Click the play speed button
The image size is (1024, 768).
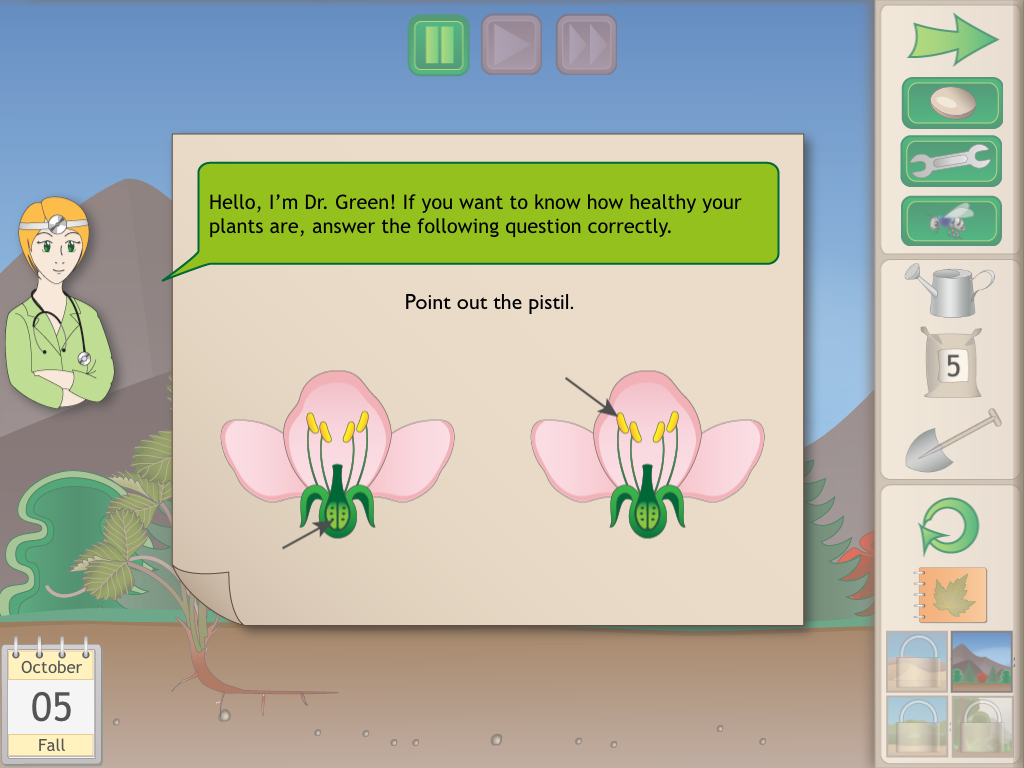(512, 45)
